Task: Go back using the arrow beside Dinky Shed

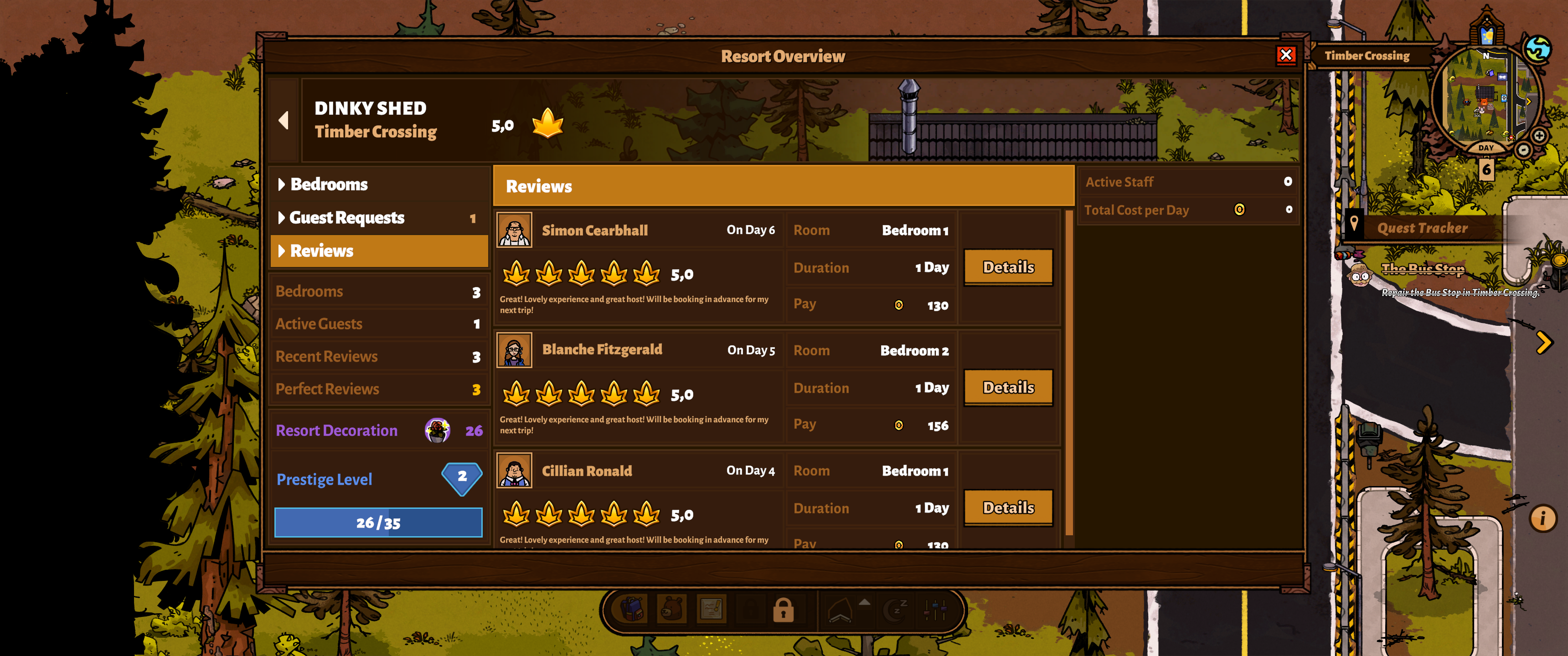Action: tap(284, 120)
